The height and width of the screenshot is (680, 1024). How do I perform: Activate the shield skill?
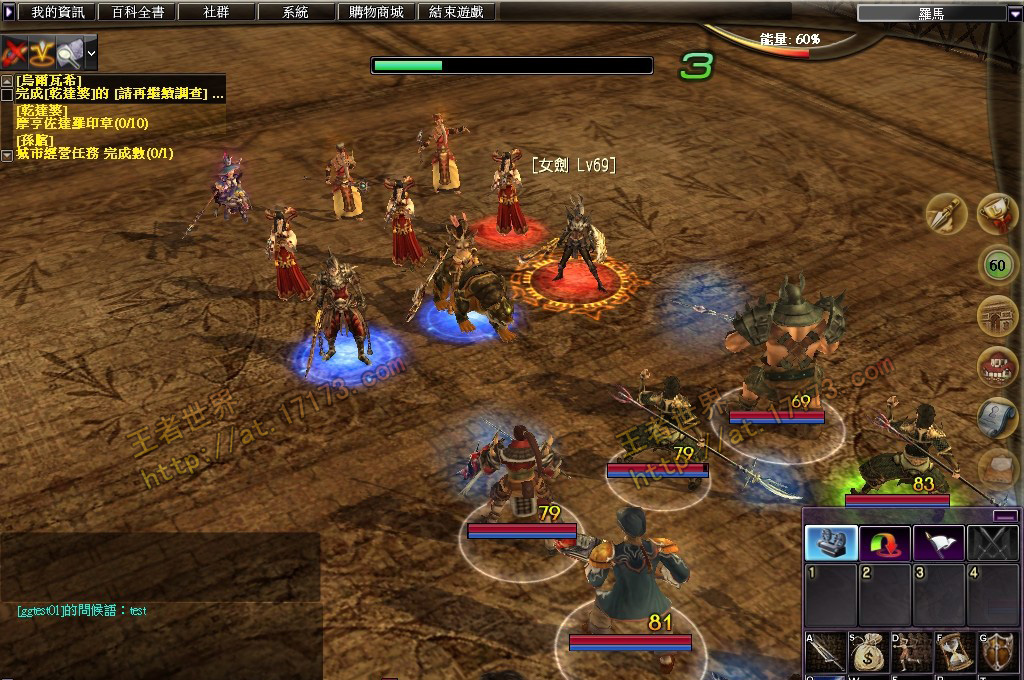point(997,652)
